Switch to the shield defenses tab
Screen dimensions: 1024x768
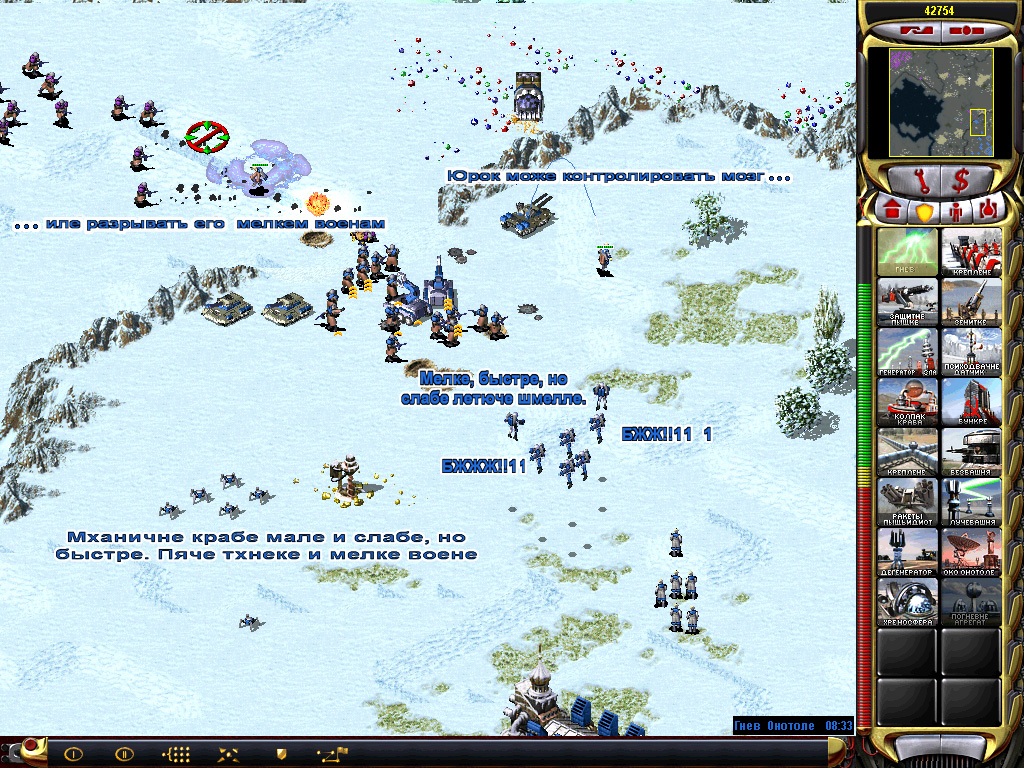click(x=923, y=212)
